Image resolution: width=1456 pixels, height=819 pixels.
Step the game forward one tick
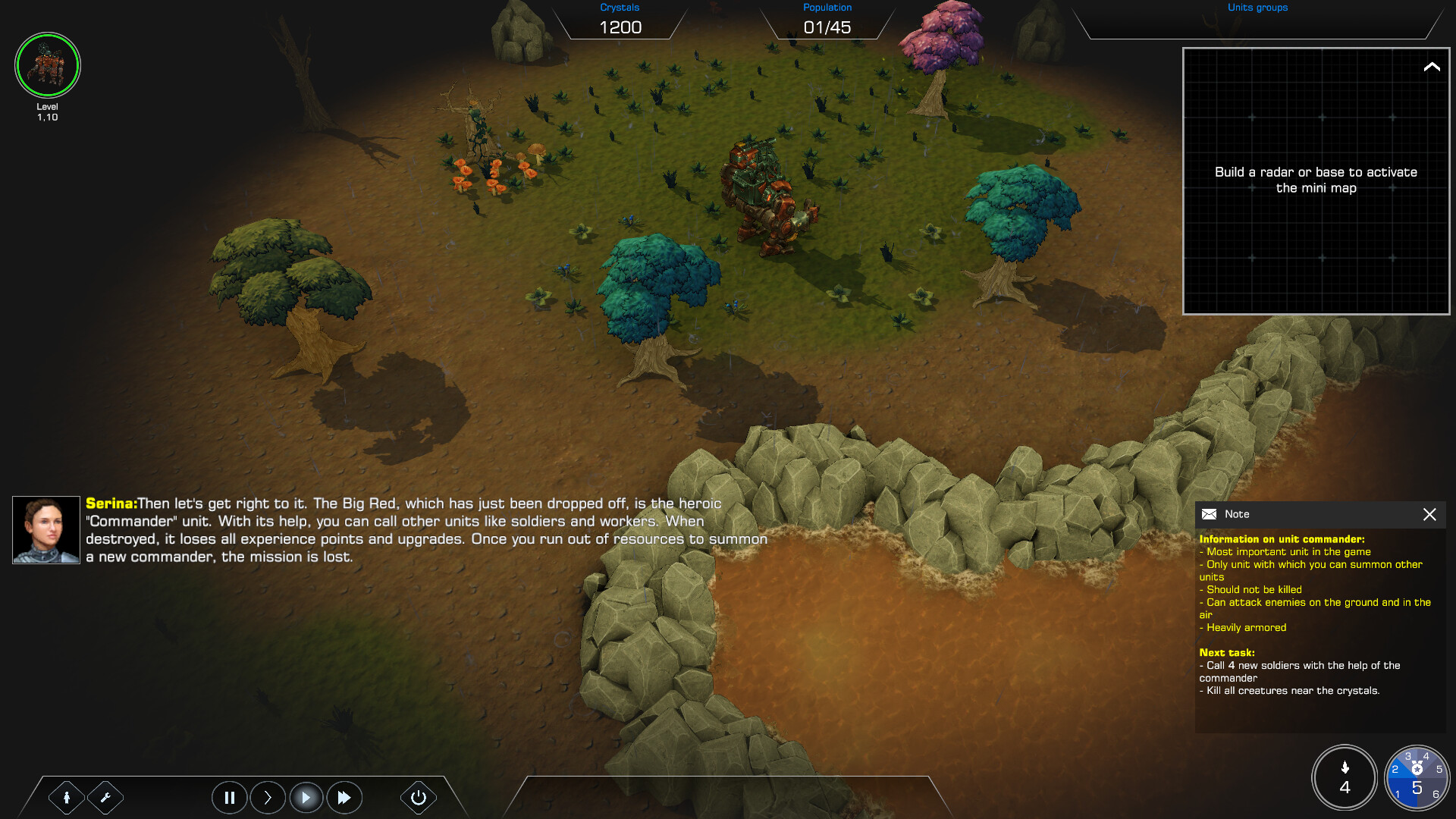click(268, 798)
